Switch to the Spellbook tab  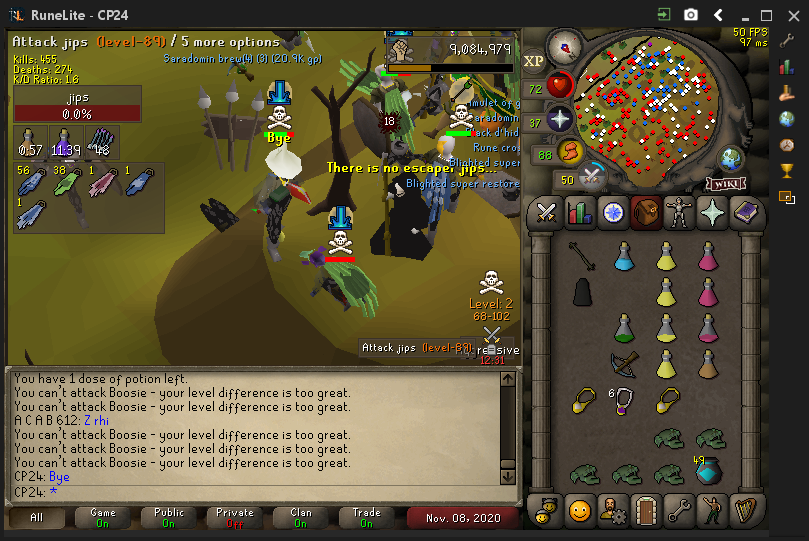coord(745,213)
